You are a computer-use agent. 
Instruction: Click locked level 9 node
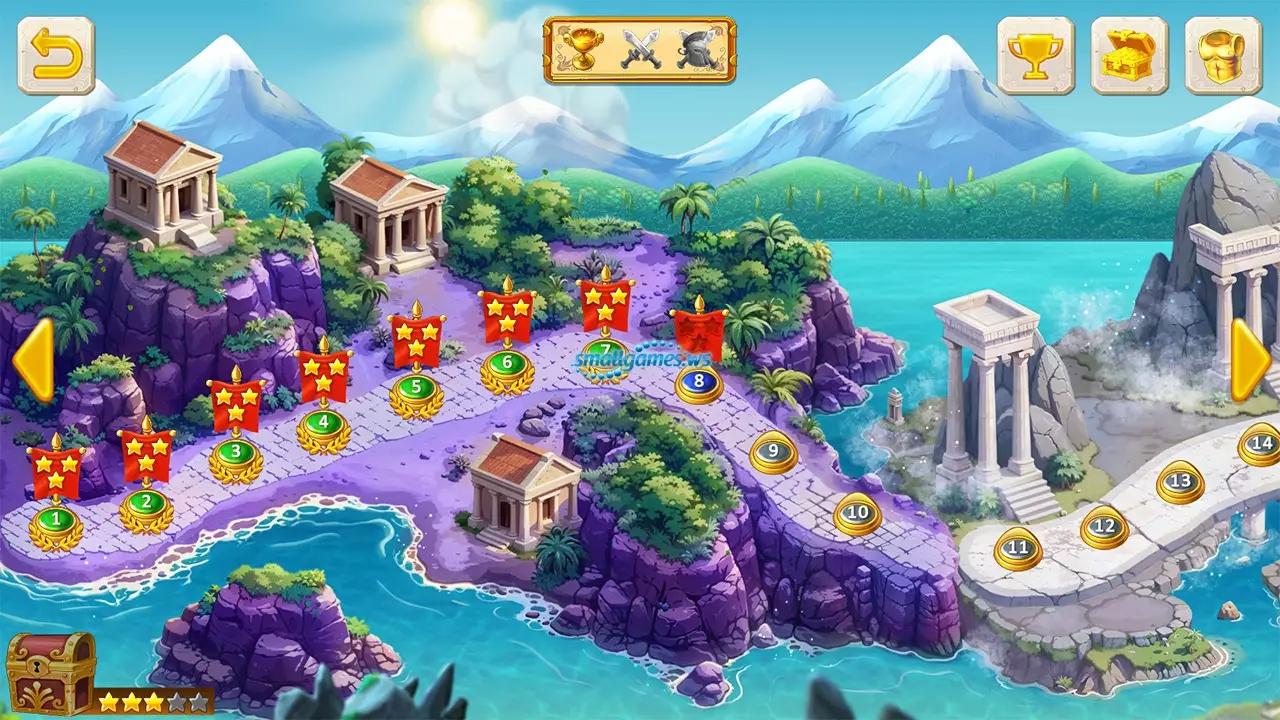pos(773,452)
